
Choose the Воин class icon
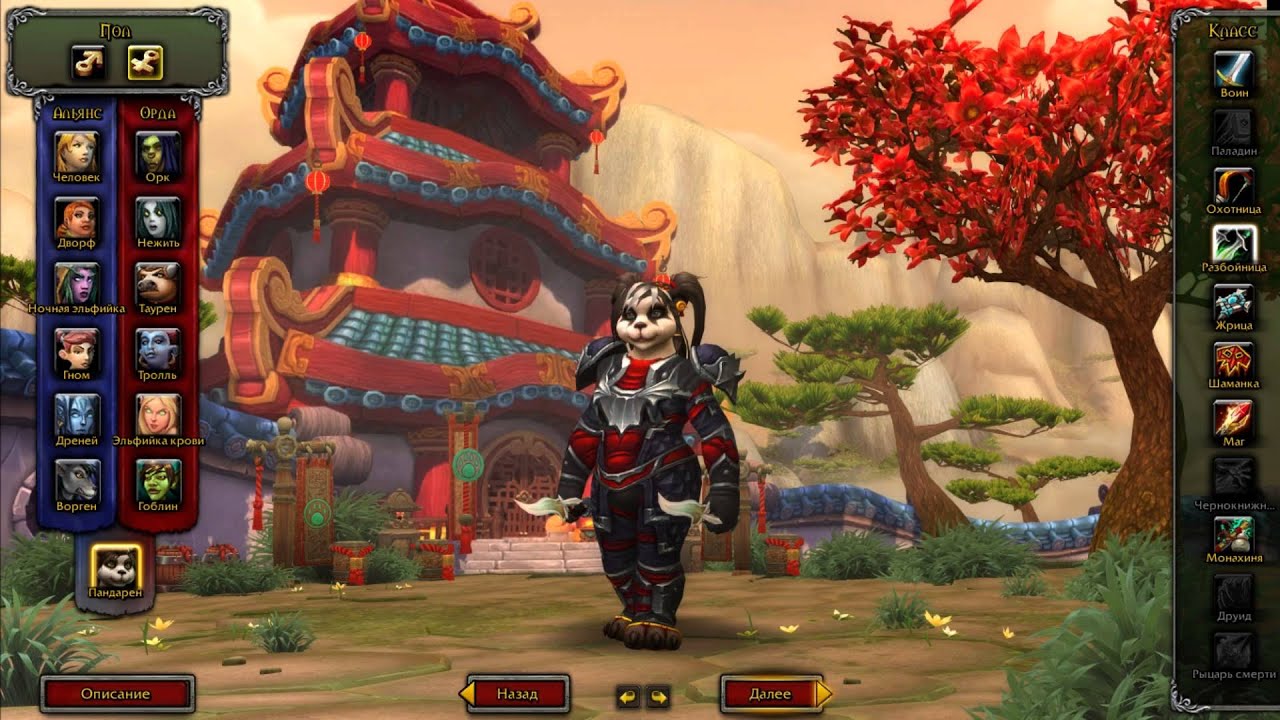click(x=1234, y=69)
